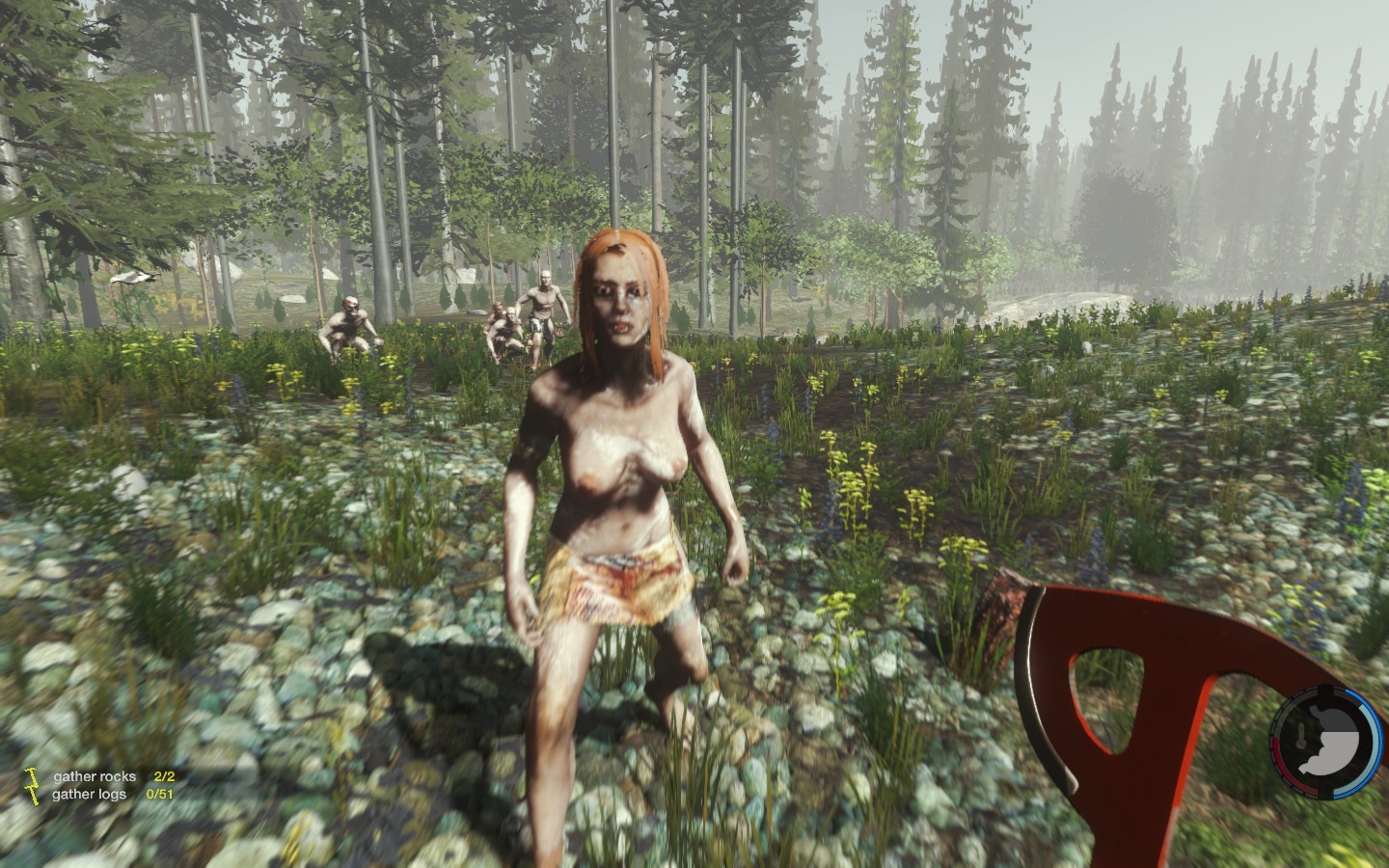This screenshot has height=868, width=1389.
Task: Select the gather logs objective
Action: 92,795
